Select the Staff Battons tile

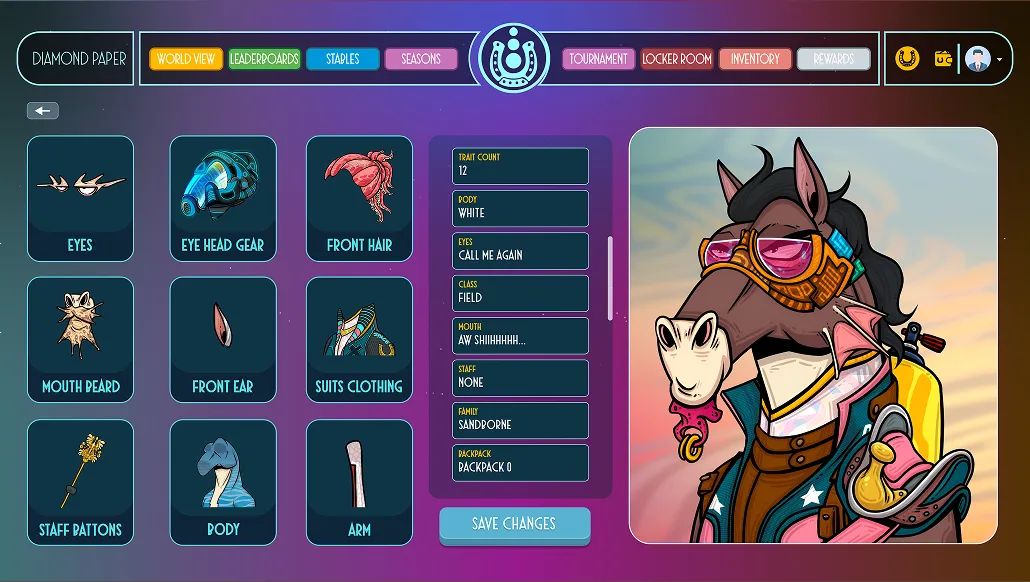pyautogui.click(x=80, y=482)
